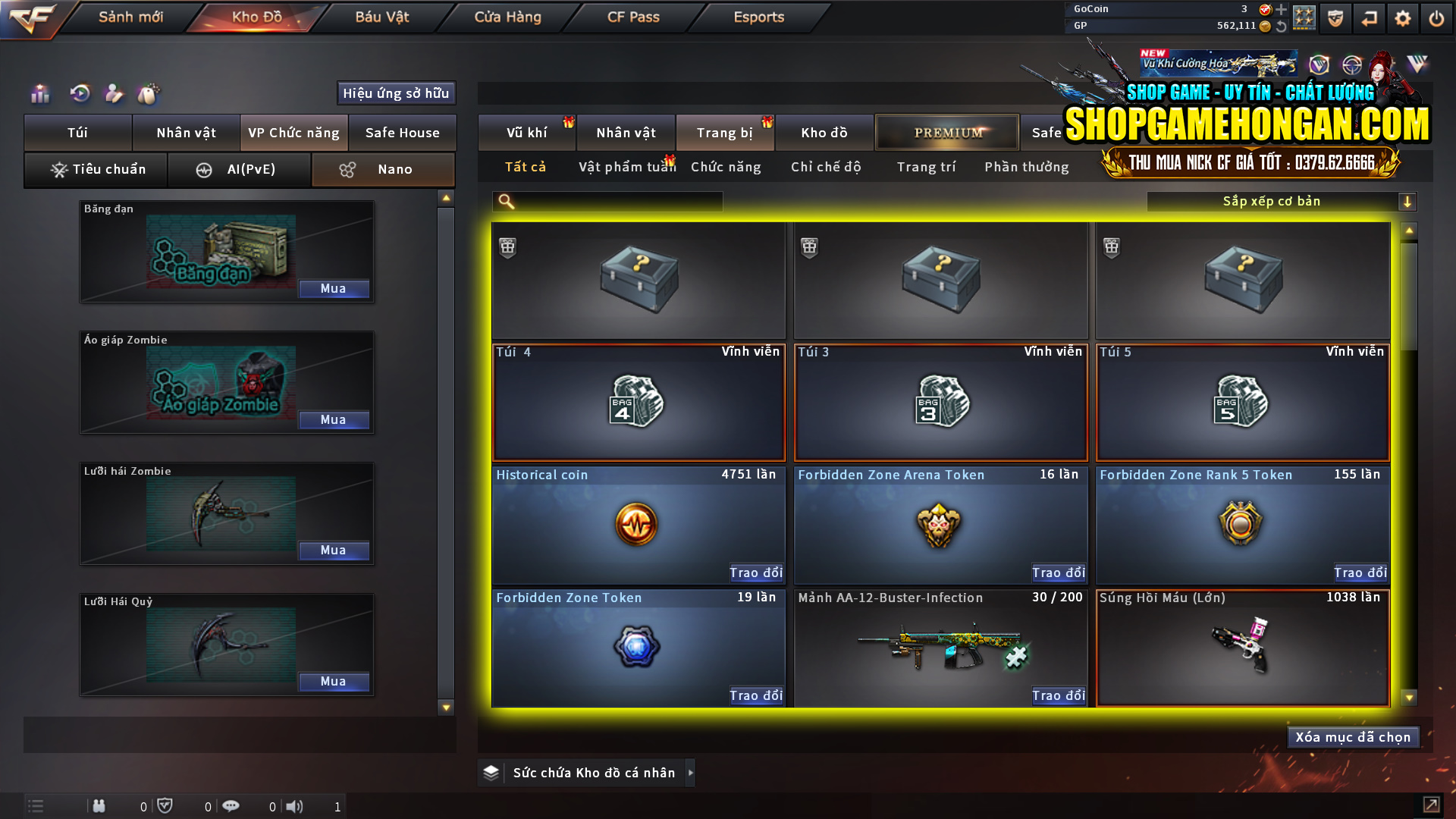Open the settings gear icon top right
This screenshot has height=819, width=1456.
pos(1403,17)
